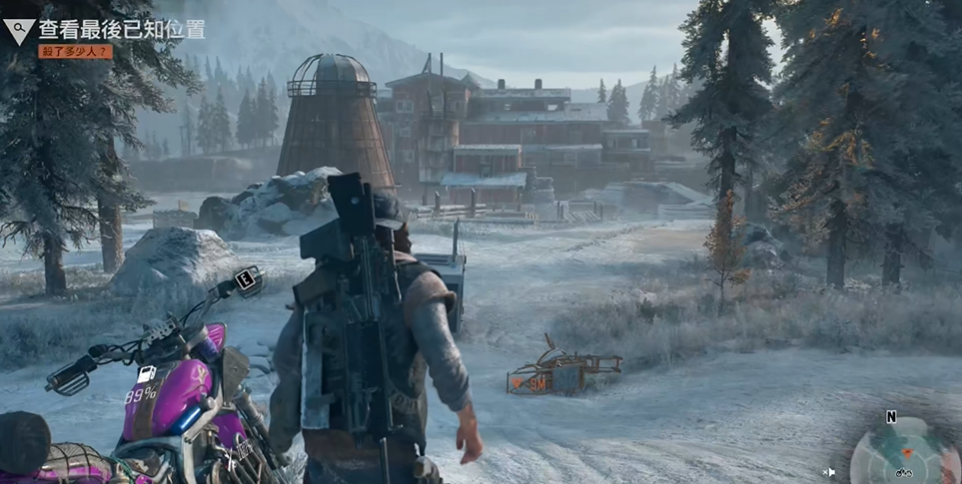Open the circular minimap
The height and width of the screenshot is (484, 962).
[904, 454]
